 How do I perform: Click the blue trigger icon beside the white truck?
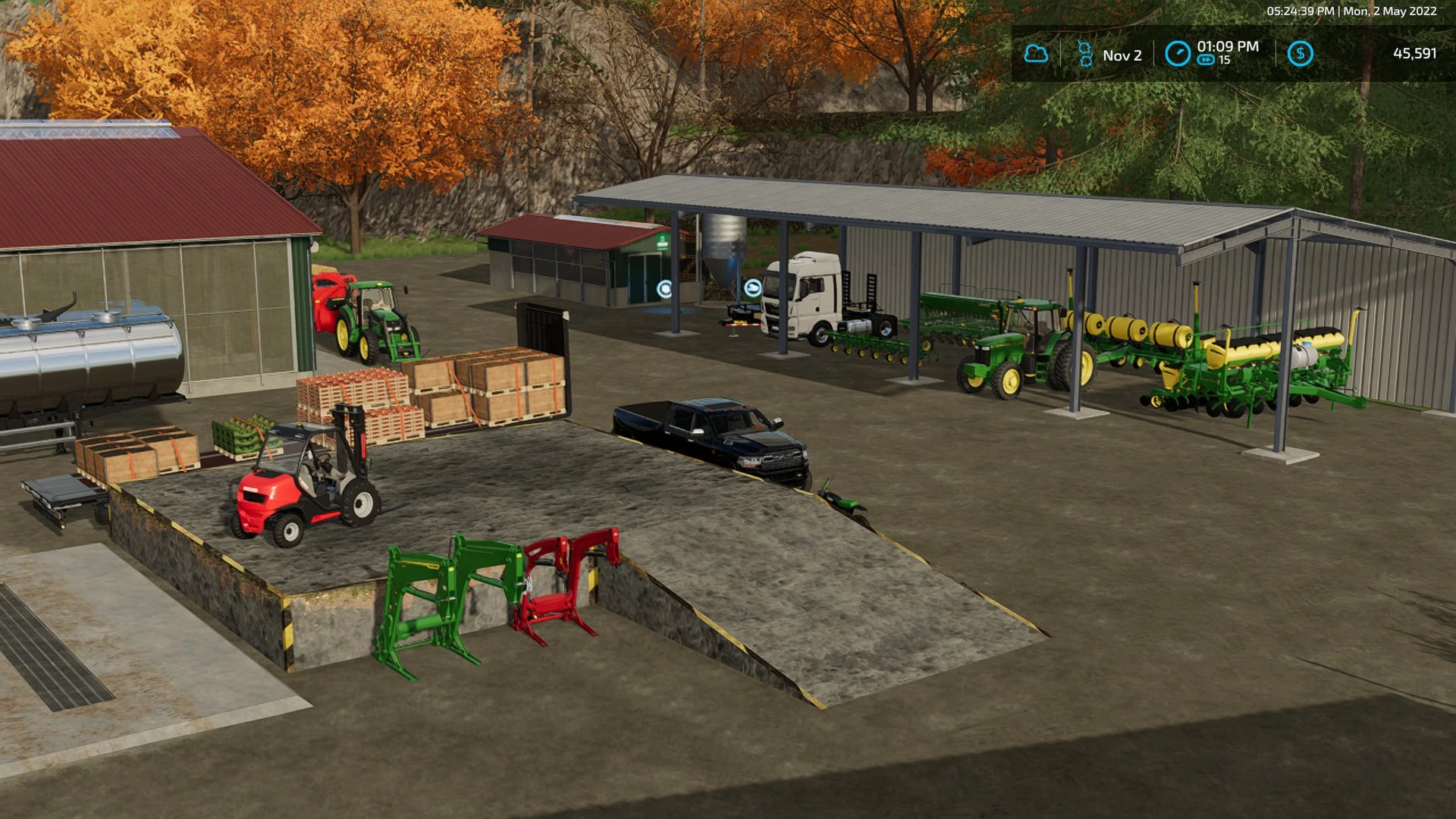752,287
